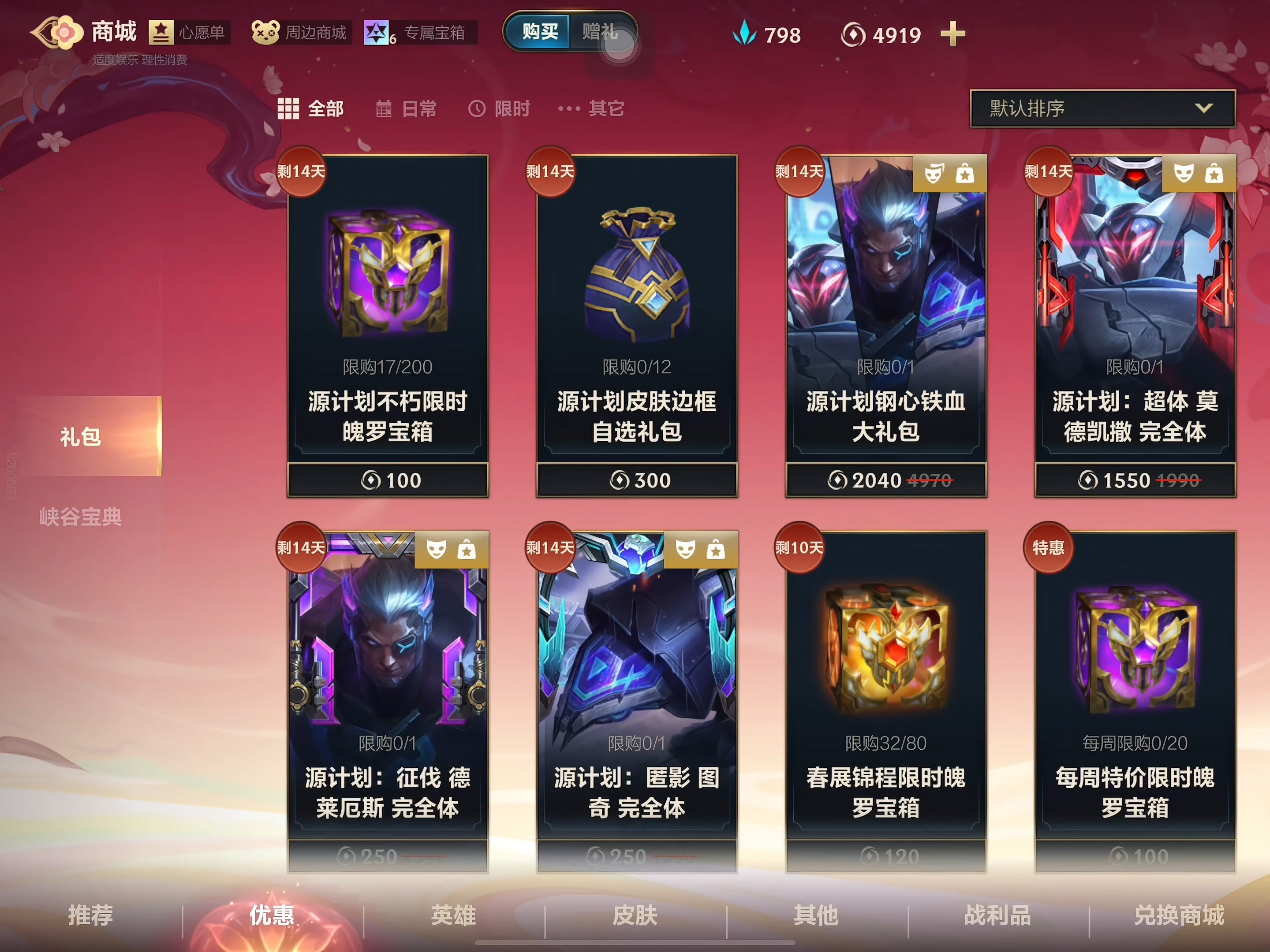This screenshot has width=1270, height=952.
Task: Go to the 英雄 champions tab
Action: point(454,915)
